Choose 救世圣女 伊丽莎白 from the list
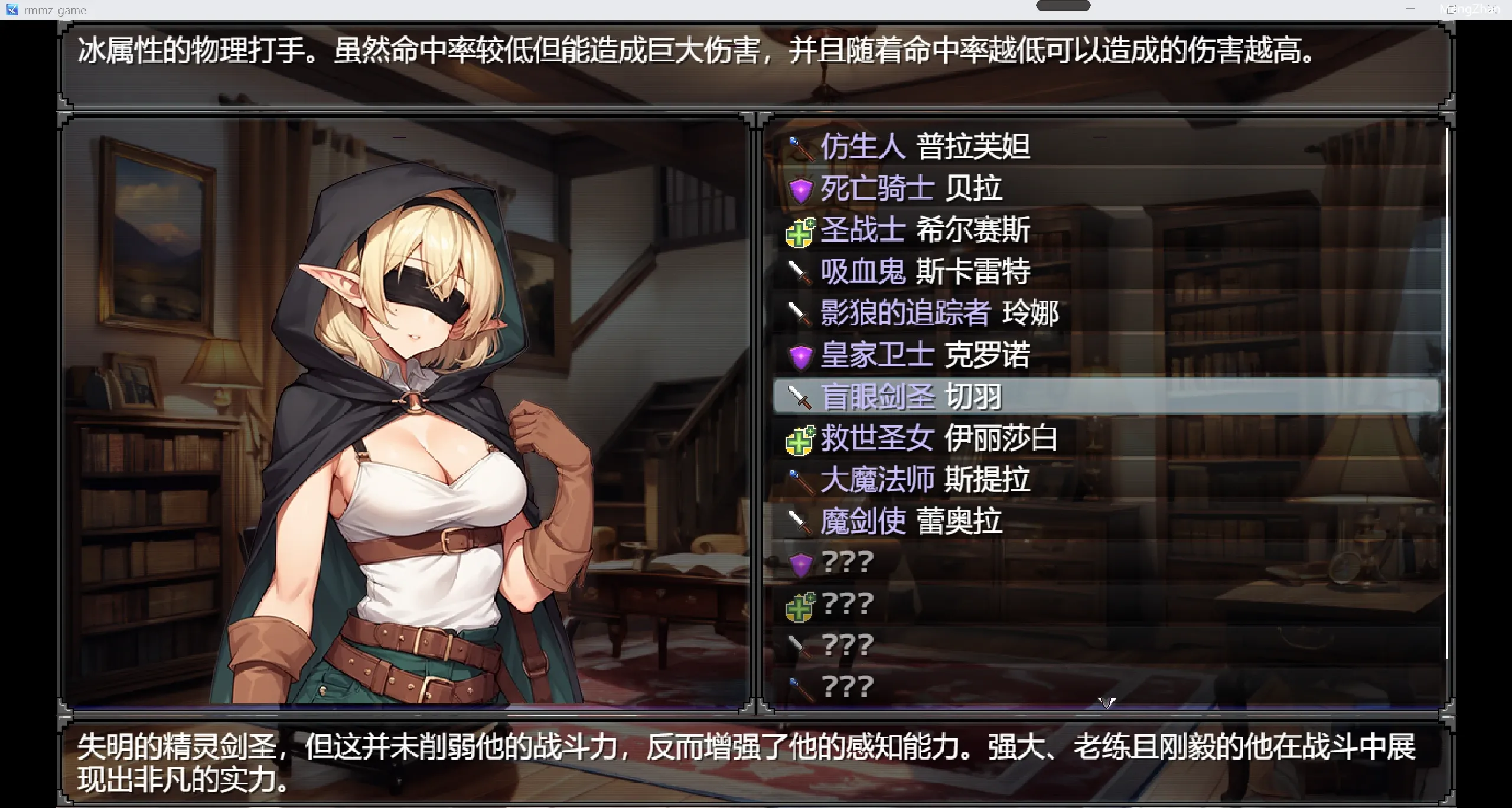Viewport: 1512px width, 808px height. click(939, 438)
